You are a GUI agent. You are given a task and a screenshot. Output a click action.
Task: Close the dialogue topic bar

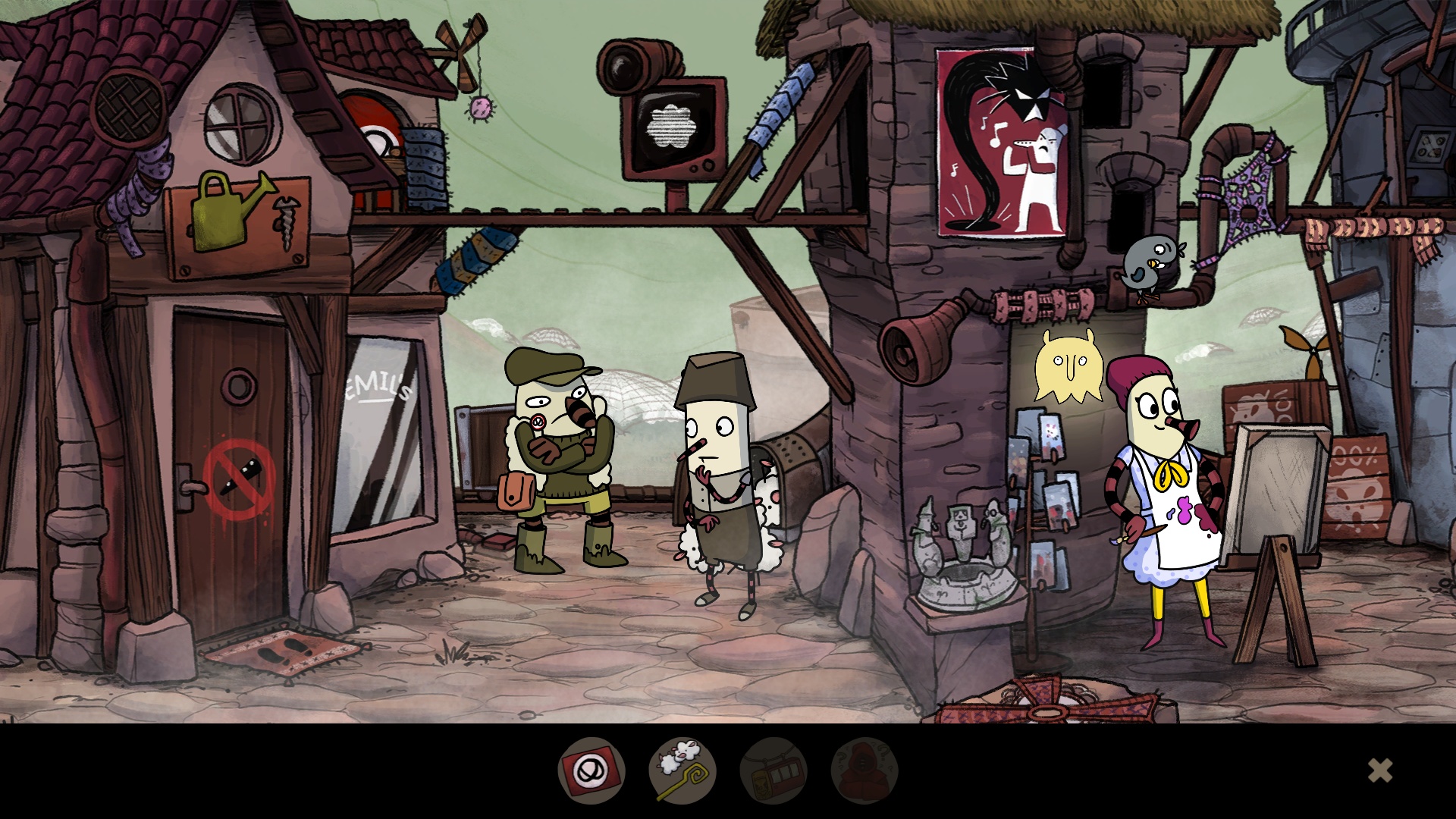coord(1380,770)
